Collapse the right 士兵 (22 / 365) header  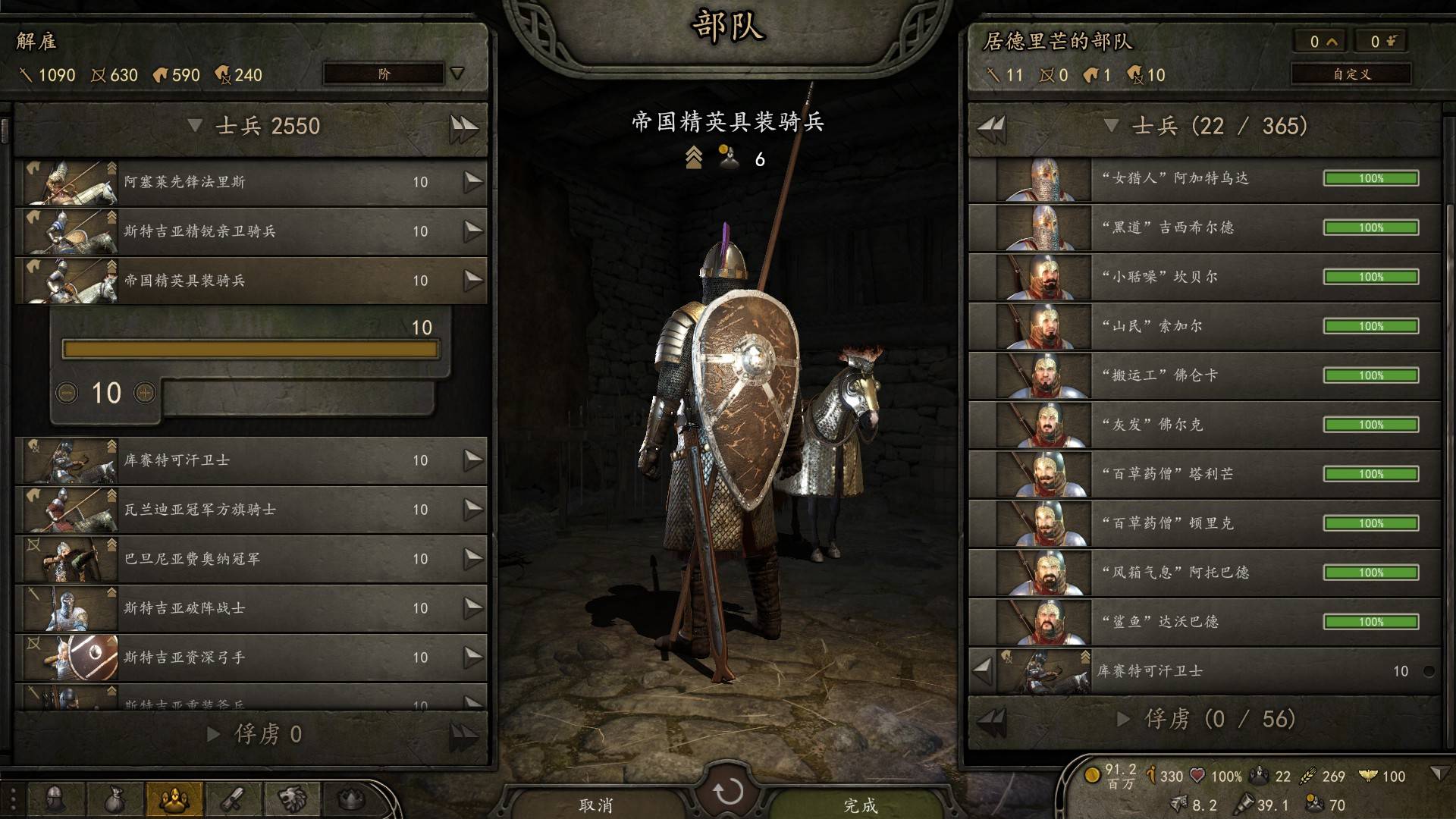(x=1112, y=126)
